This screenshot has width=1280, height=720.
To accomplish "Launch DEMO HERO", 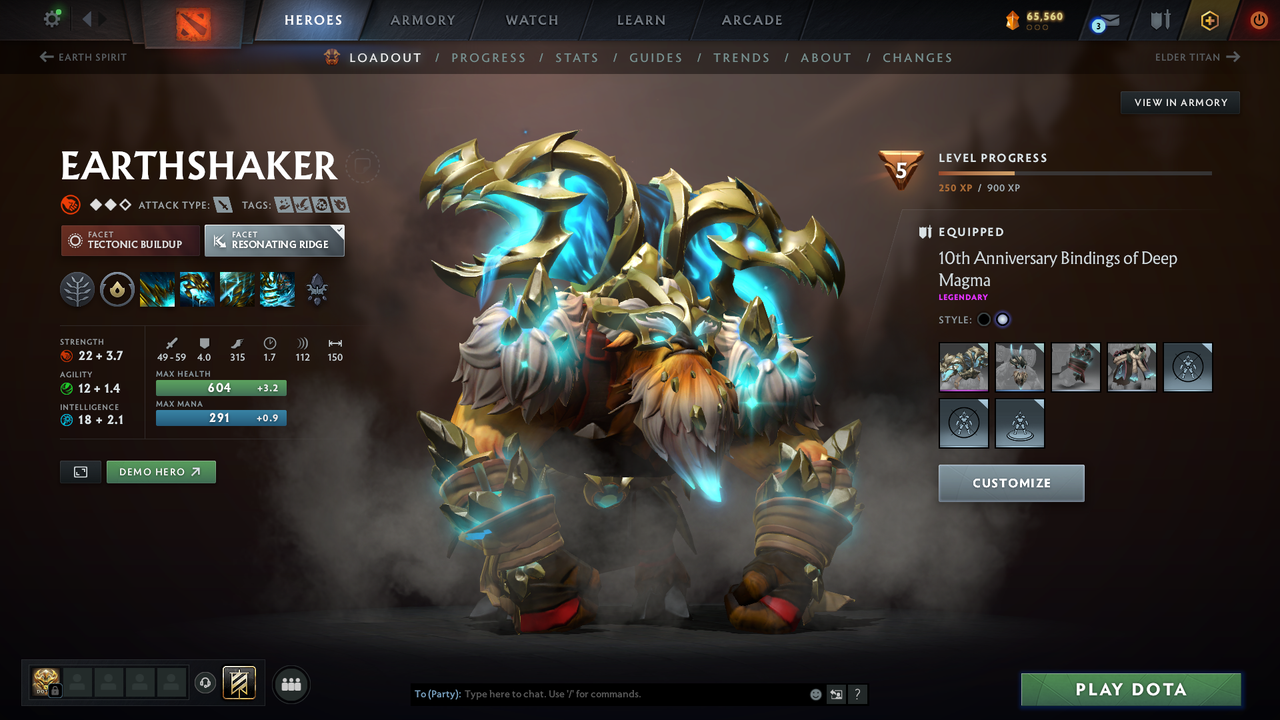I will (x=160, y=471).
